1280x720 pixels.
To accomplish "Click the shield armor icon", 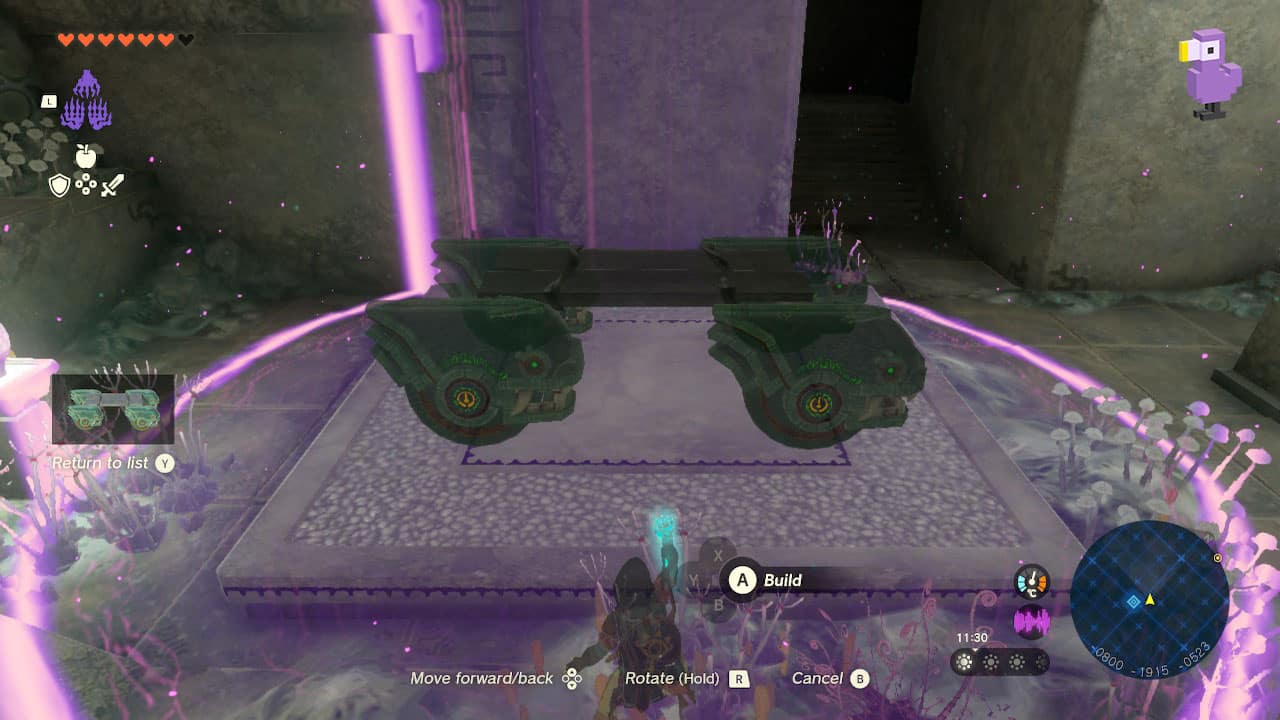I will pyautogui.click(x=60, y=185).
